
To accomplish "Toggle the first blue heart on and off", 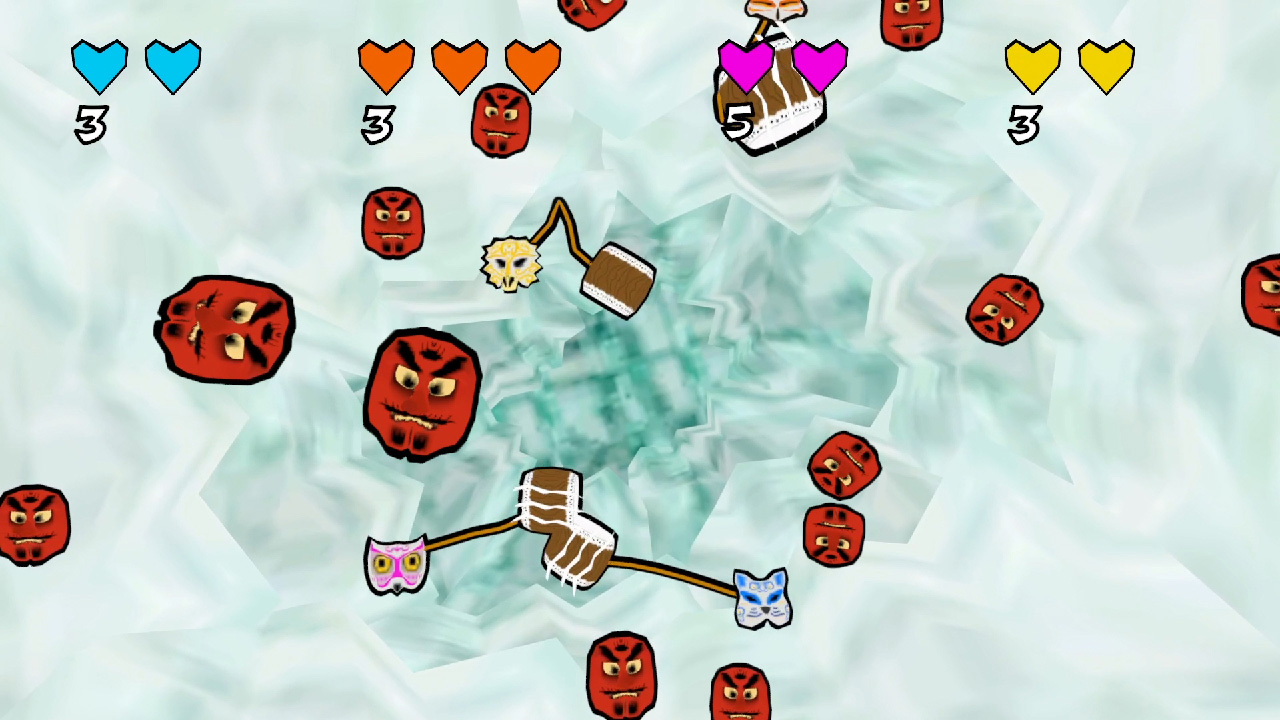I will coord(98,64).
